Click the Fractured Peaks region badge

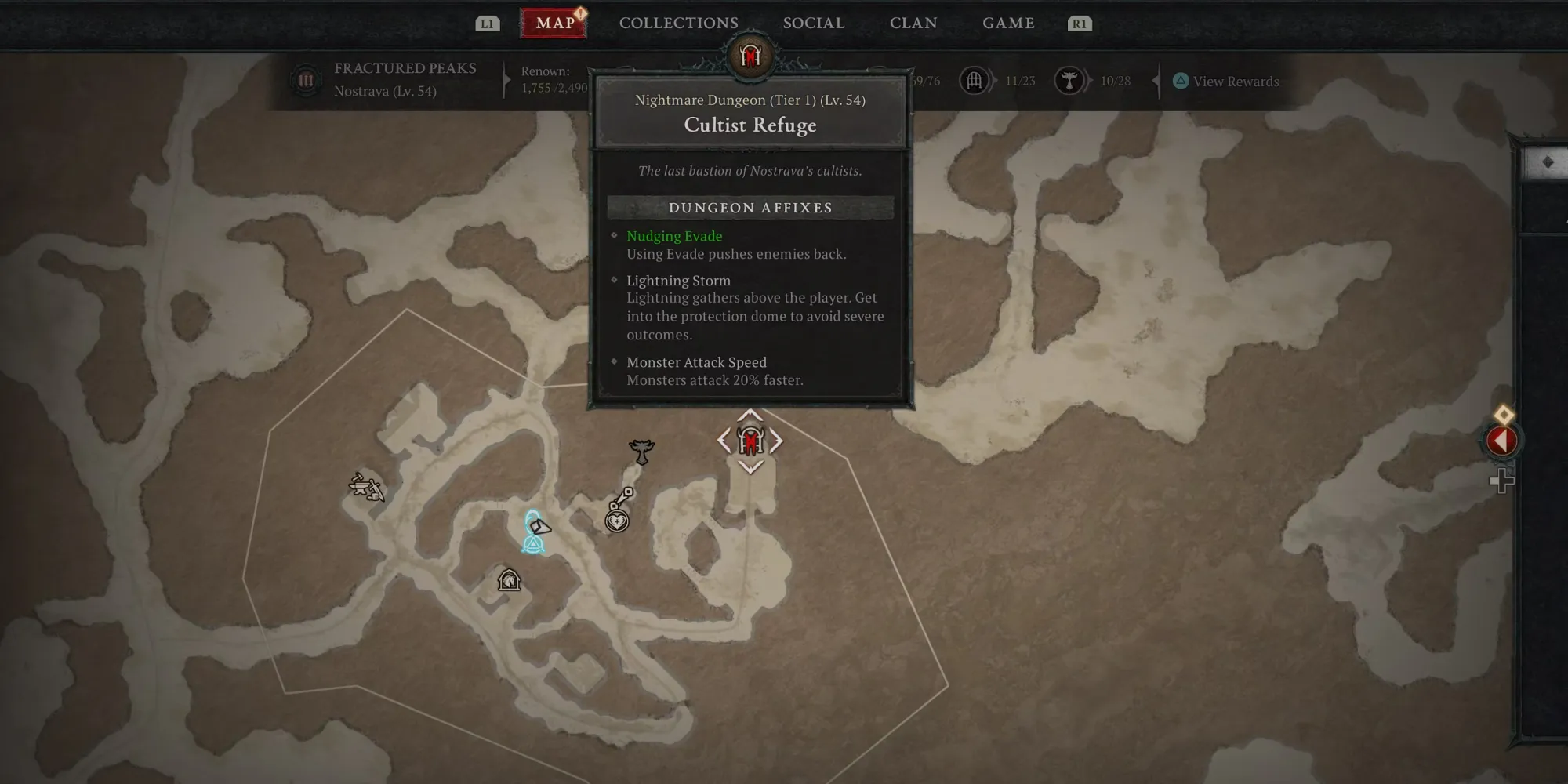point(306,80)
